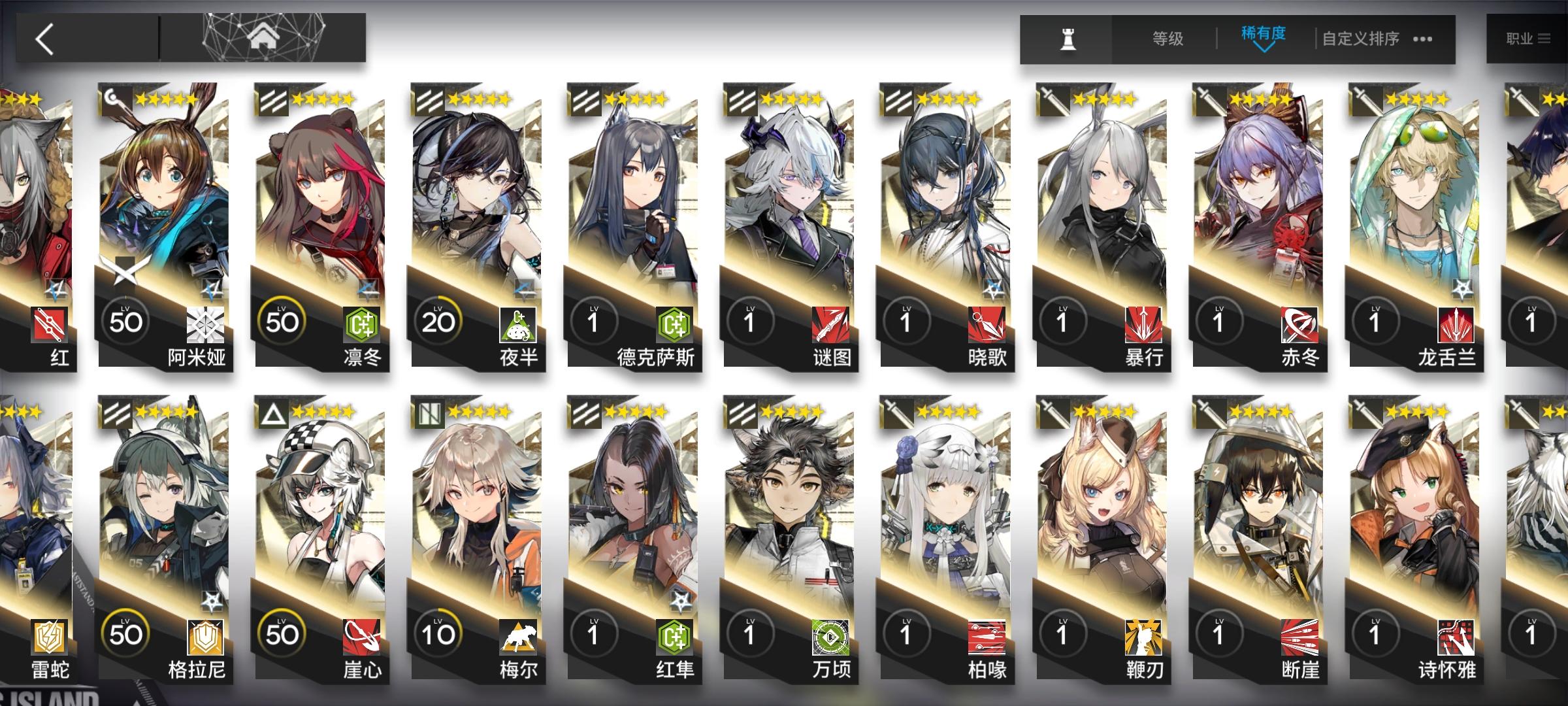This screenshot has width=1568, height=706.
Task: Open the ... more sort options
Action: pyautogui.click(x=1419, y=39)
